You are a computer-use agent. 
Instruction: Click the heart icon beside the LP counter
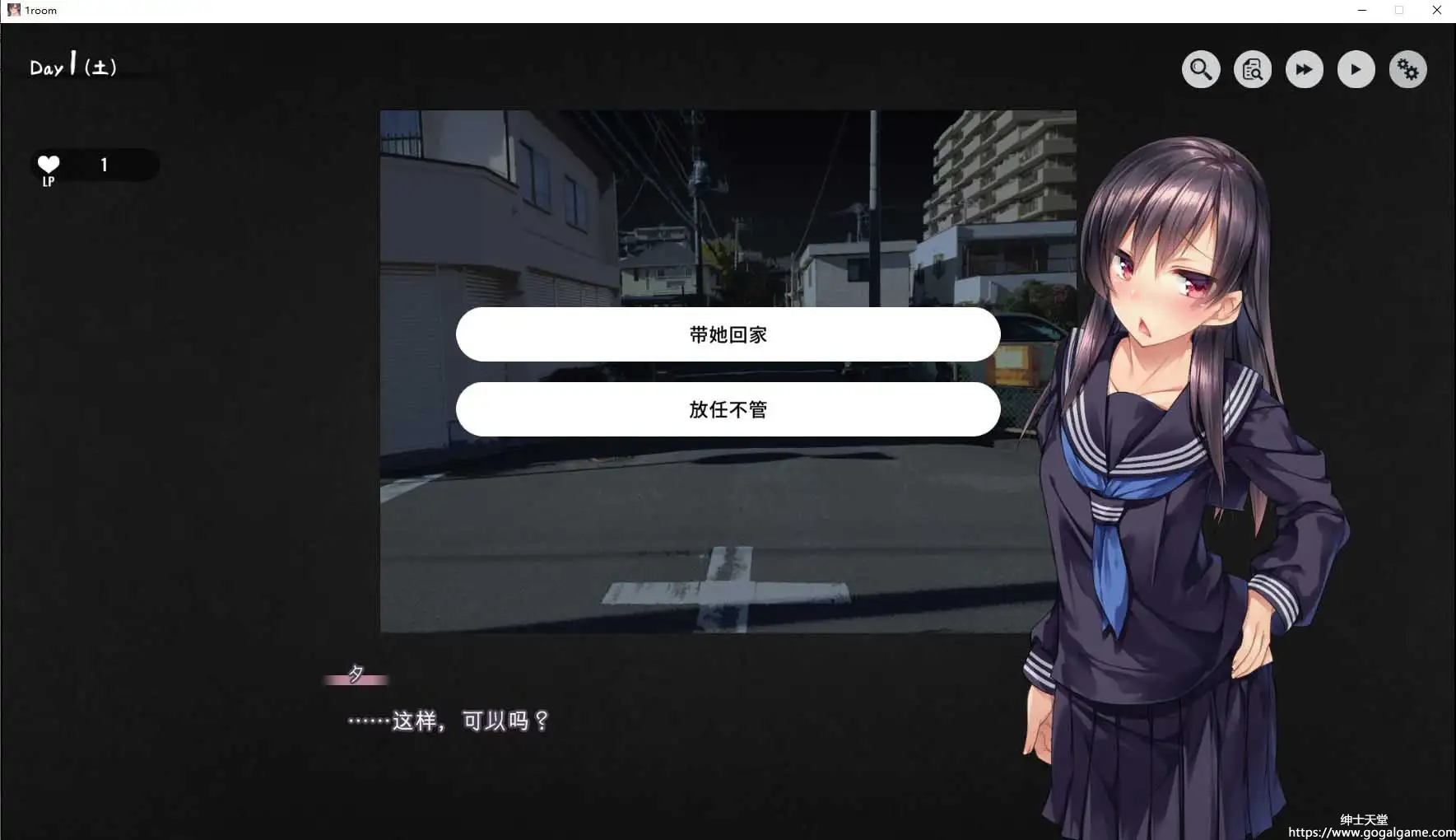pos(48,165)
